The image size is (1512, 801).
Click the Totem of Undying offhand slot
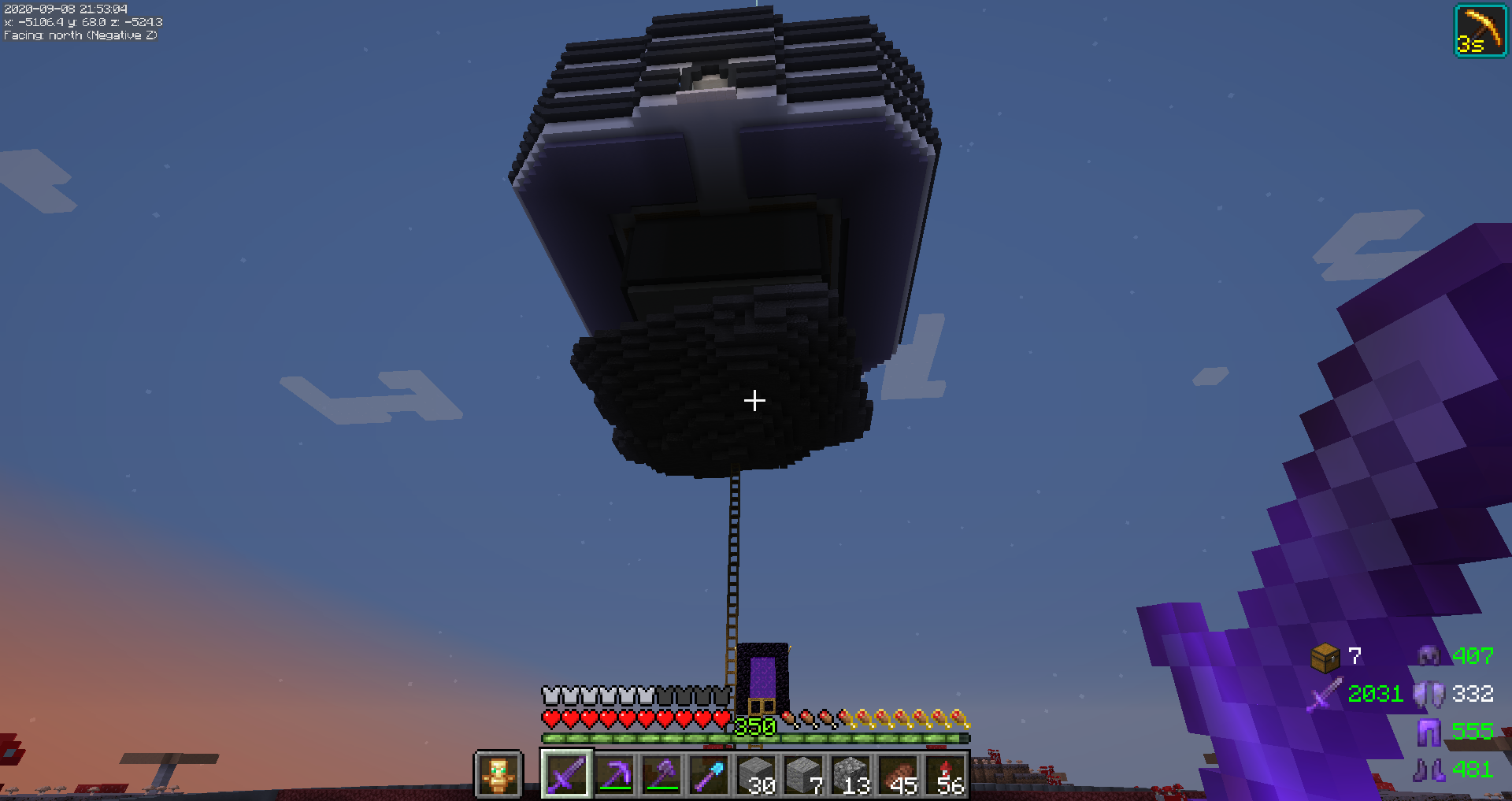point(498,774)
